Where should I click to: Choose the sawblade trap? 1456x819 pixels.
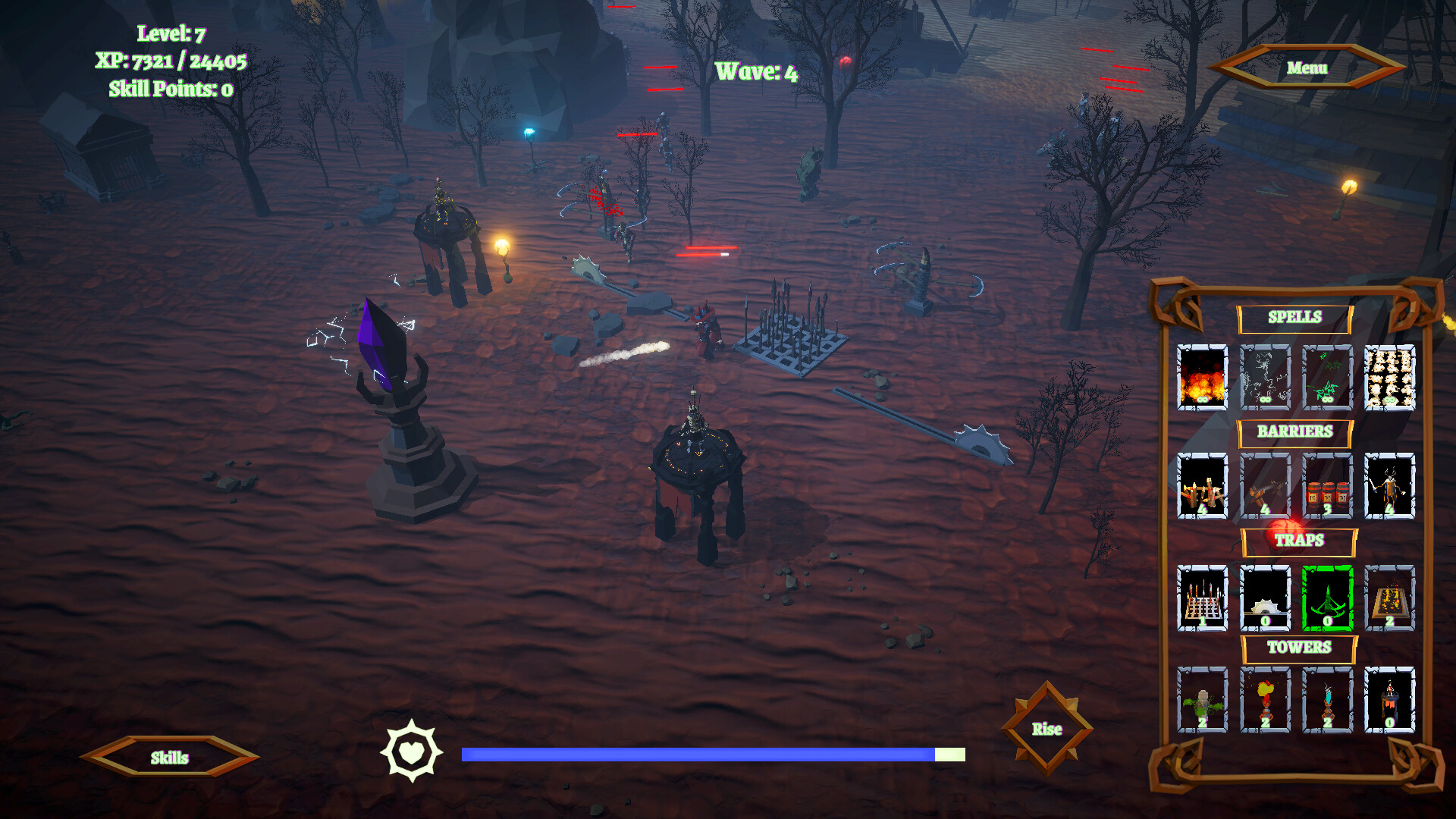coord(1265,598)
